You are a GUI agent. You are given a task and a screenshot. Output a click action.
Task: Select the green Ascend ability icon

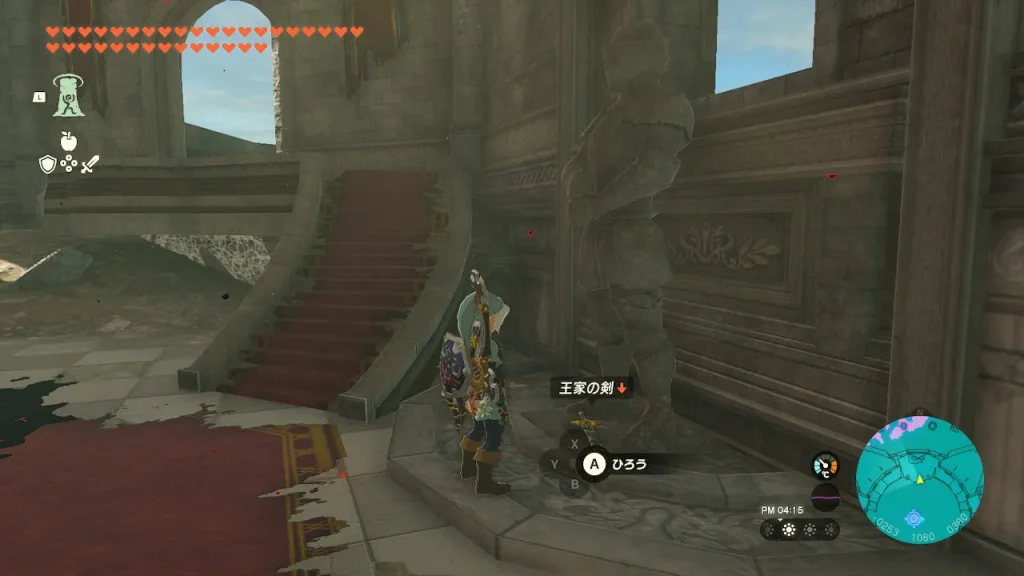click(x=69, y=96)
